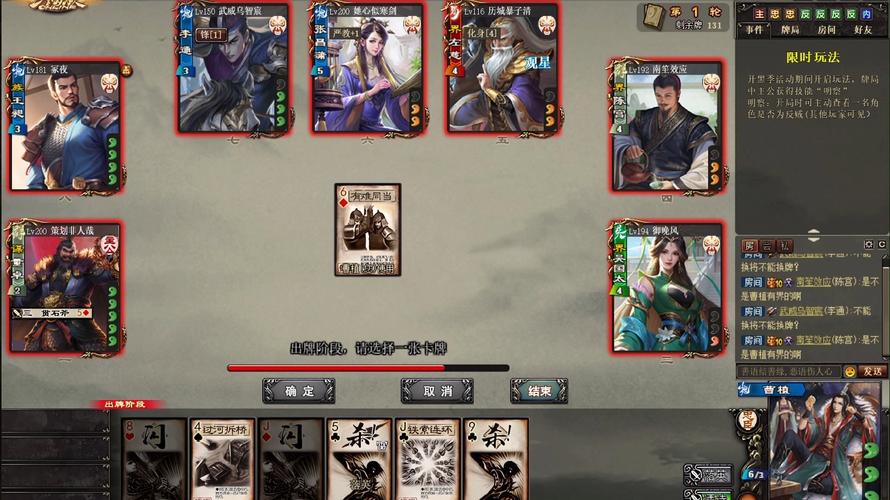Image resolution: width=890 pixels, height=500 pixels.
Task: Target the 嫒心似寒剑 player portrait
Action: 368,68
